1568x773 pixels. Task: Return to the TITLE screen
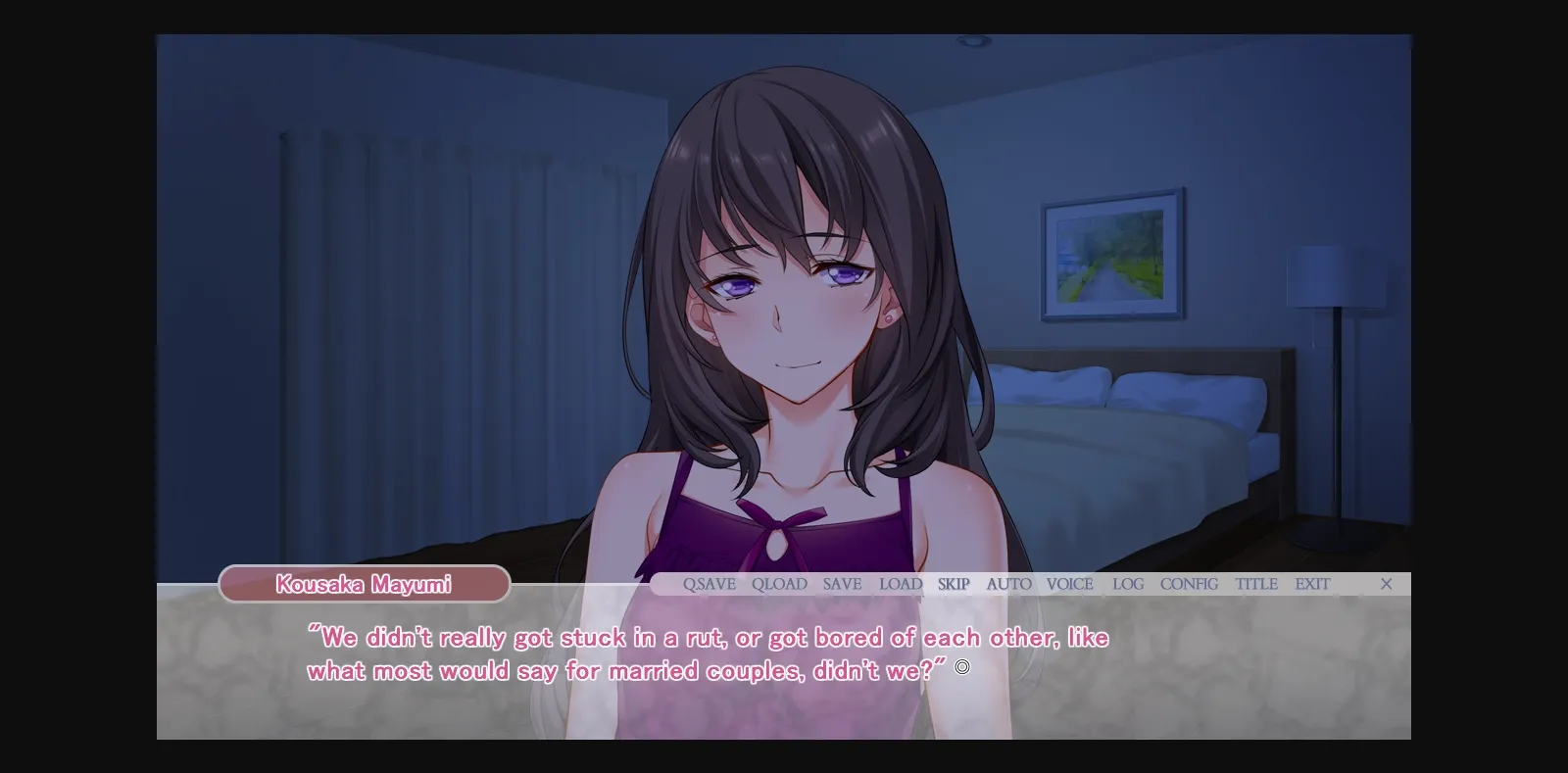coord(1256,584)
